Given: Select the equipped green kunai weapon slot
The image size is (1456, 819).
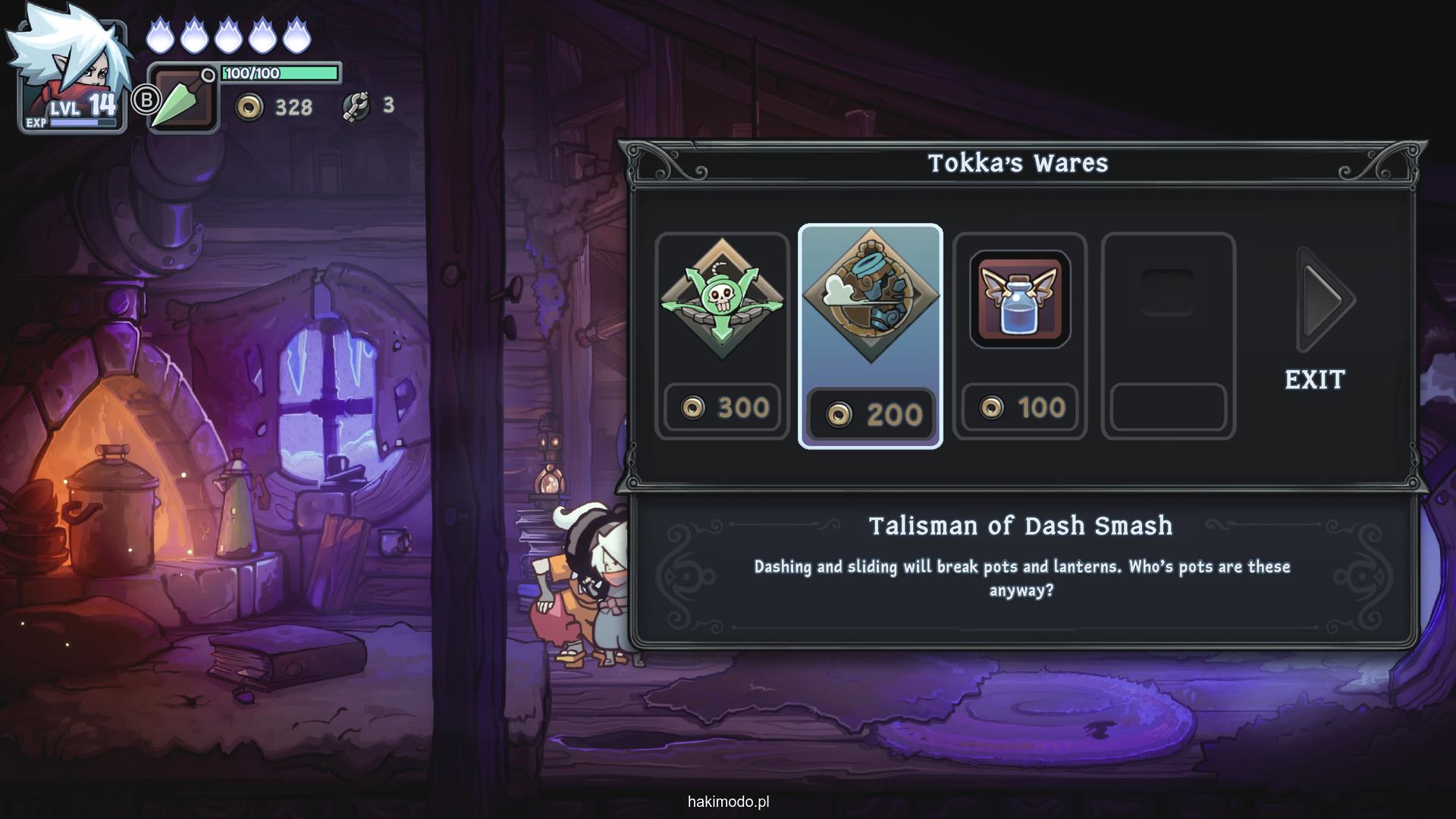Looking at the screenshot, I should (182, 99).
